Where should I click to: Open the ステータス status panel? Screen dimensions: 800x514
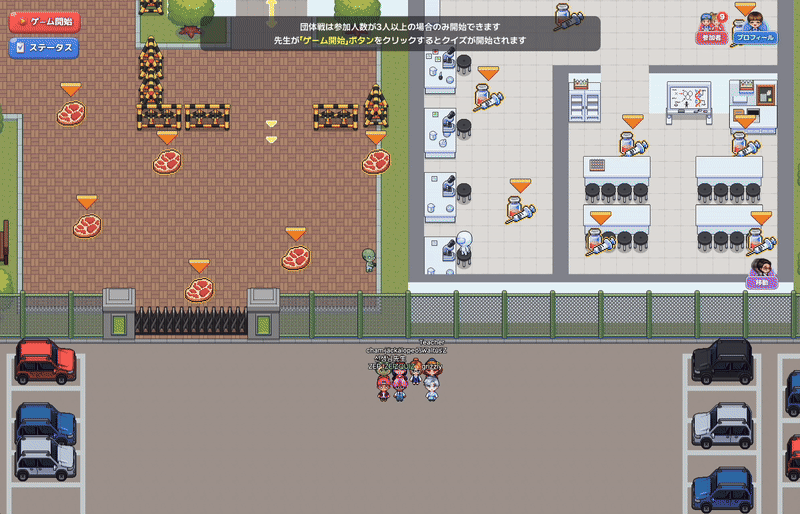[x=44, y=47]
